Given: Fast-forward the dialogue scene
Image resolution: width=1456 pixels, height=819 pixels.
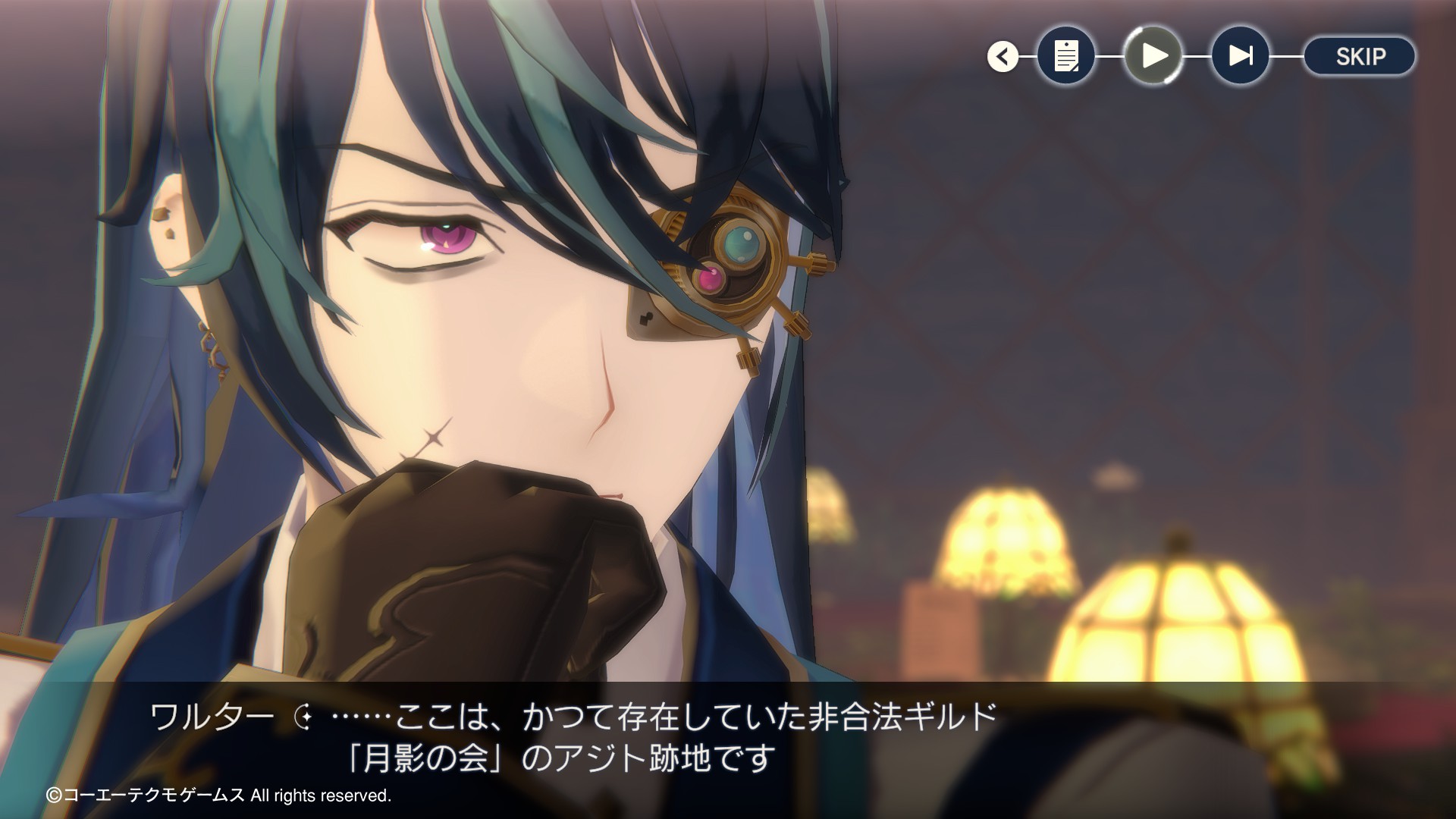Looking at the screenshot, I should [x=1241, y=55].
